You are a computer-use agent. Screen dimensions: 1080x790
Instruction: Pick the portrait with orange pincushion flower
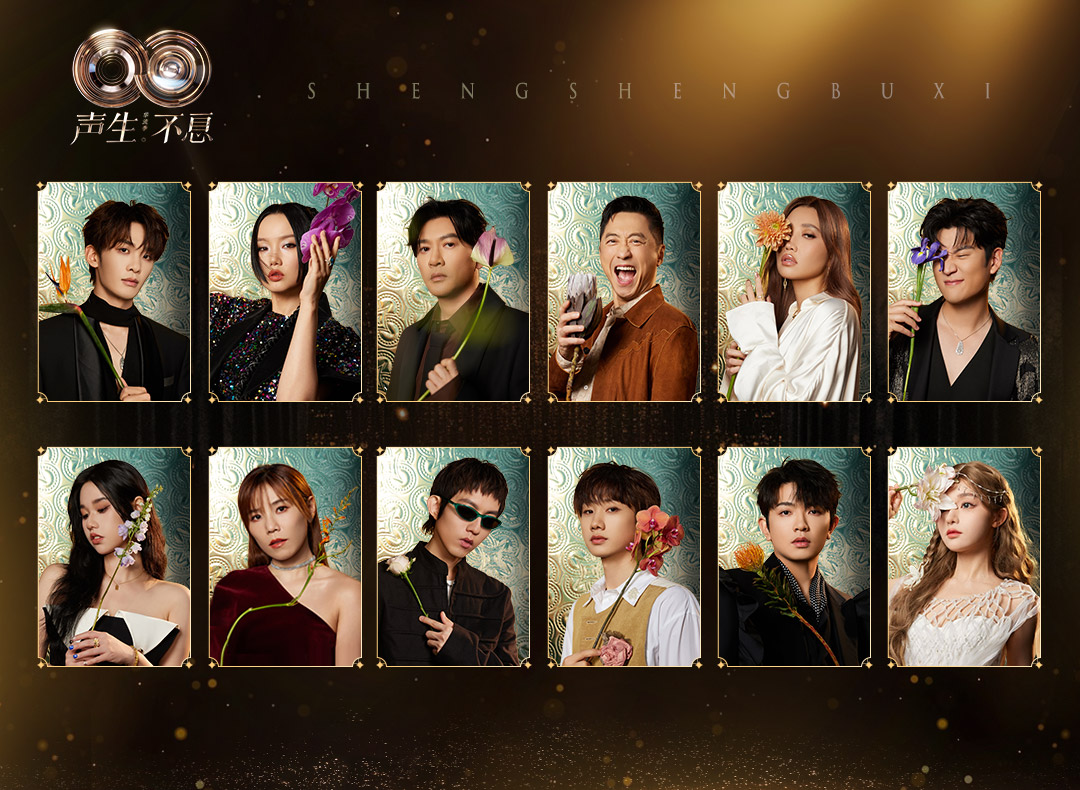click(794, 556)
